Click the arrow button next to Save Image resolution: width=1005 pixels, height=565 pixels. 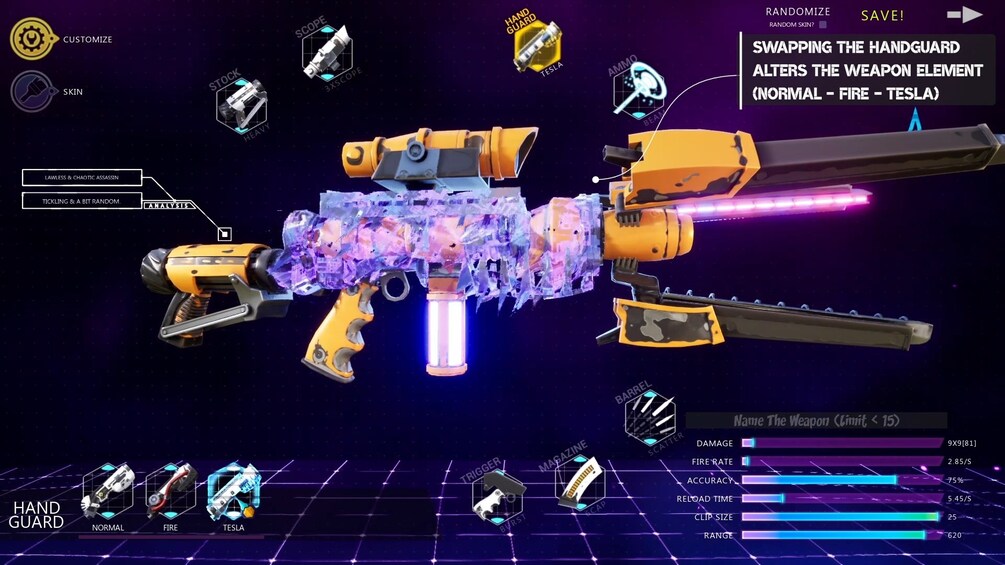[965, 14]
